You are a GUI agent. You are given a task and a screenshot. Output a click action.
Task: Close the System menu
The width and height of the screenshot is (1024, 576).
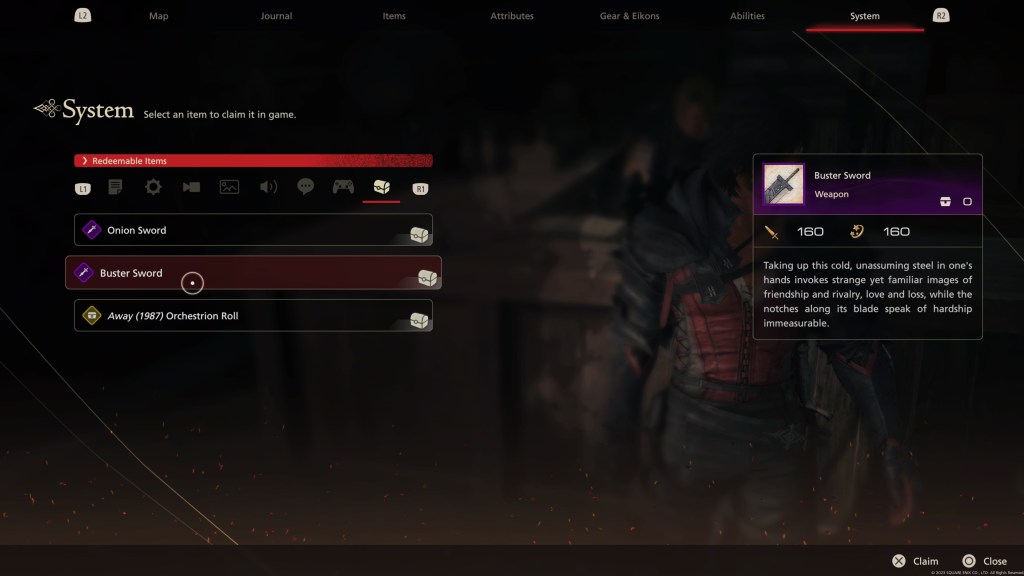[984, 561]
